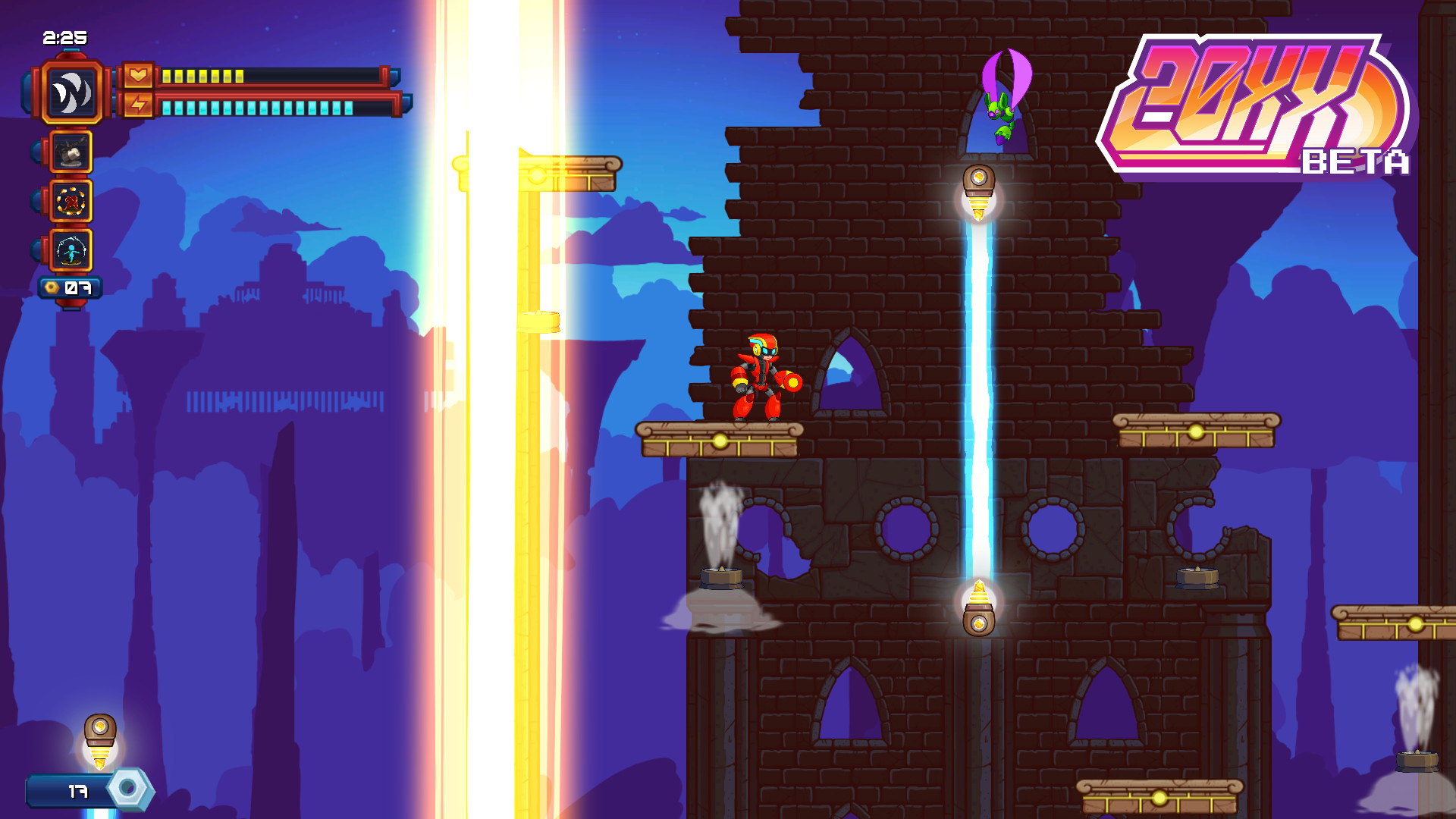1456x819 pixels.
Task: Choose the fire ring power icon
Action: [71, 202]
